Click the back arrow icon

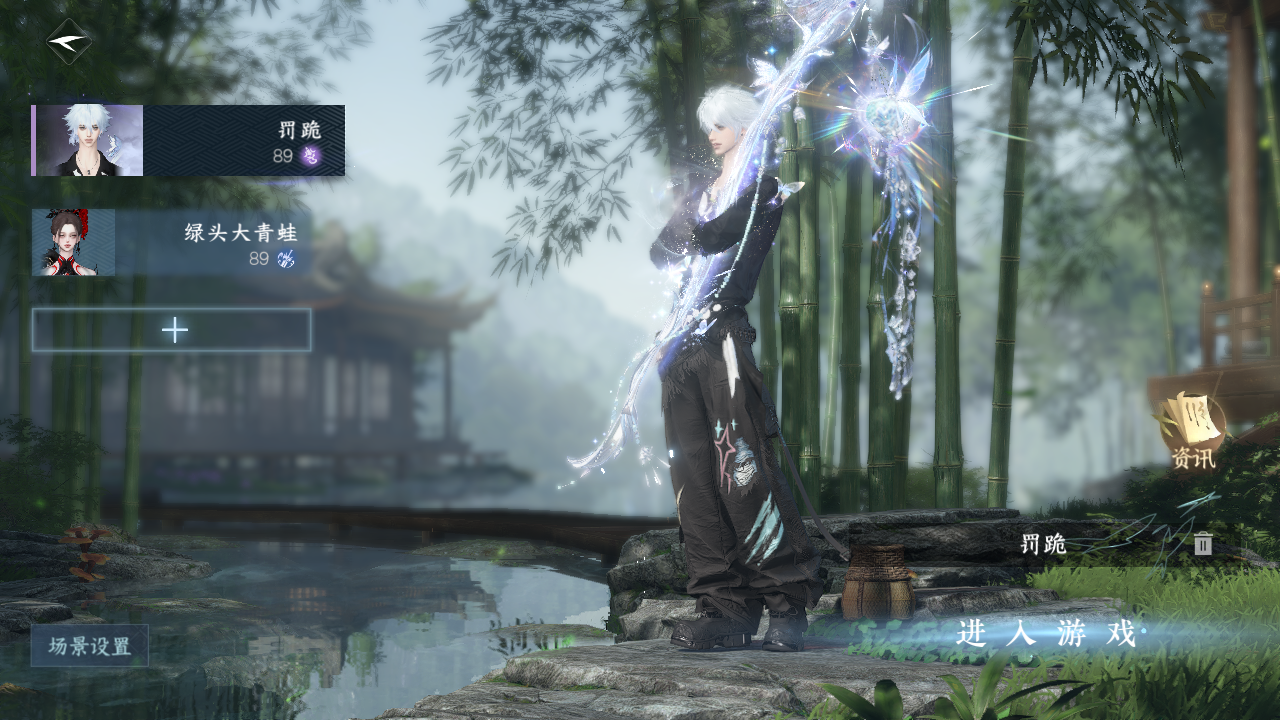[68, 42]
